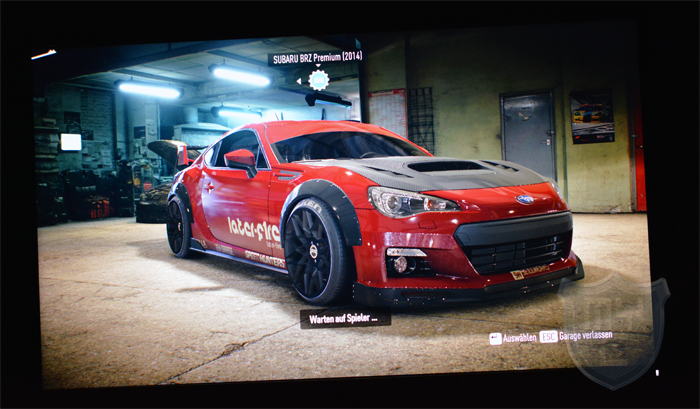Click the SUBARU BRZ Premium (2014) label

[315, 57]
